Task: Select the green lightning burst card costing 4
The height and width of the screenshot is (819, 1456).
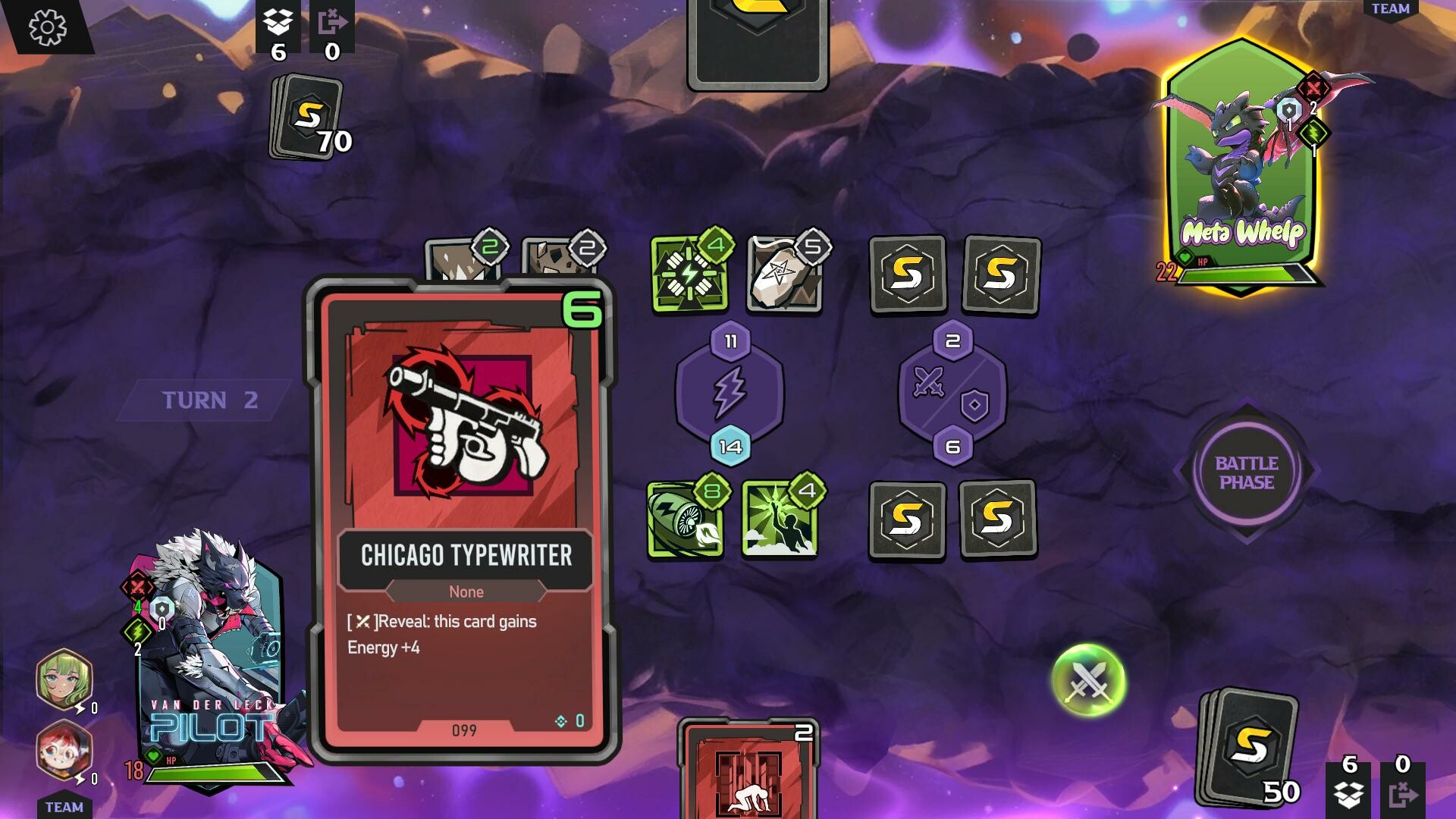Action: point(689,275)
